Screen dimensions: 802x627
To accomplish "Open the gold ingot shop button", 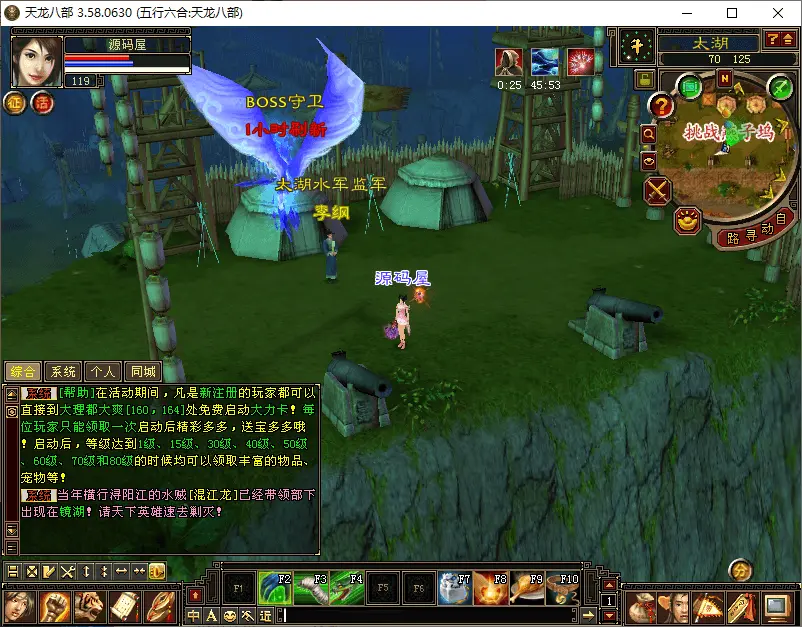I will [x=687, y=221].
